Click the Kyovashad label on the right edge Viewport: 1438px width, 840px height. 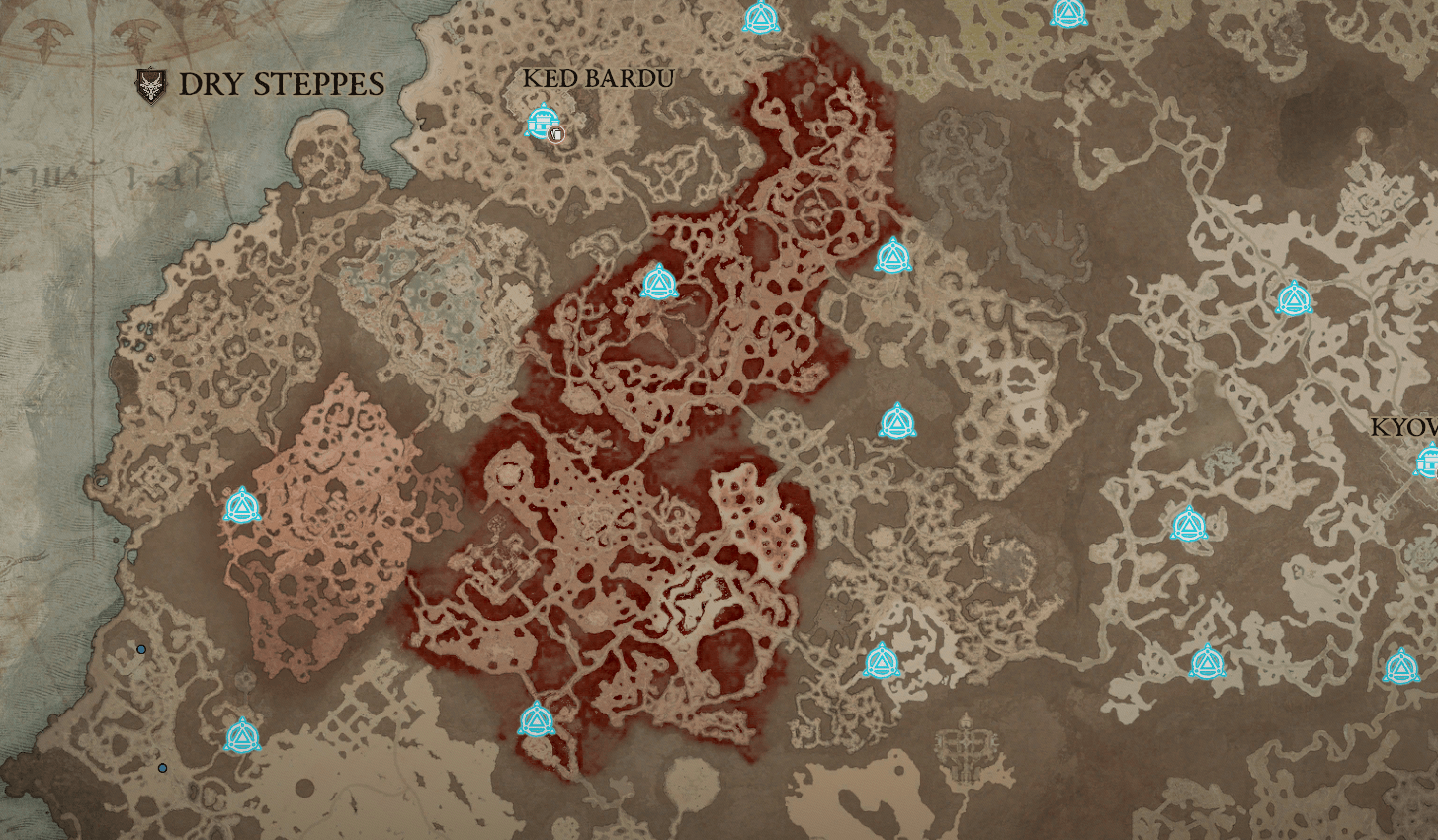pos(1403,429)
